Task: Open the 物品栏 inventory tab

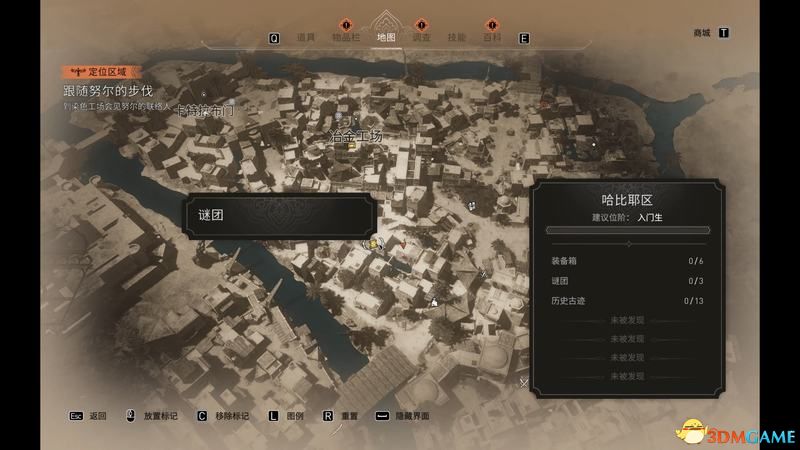Action: [346, 37]
